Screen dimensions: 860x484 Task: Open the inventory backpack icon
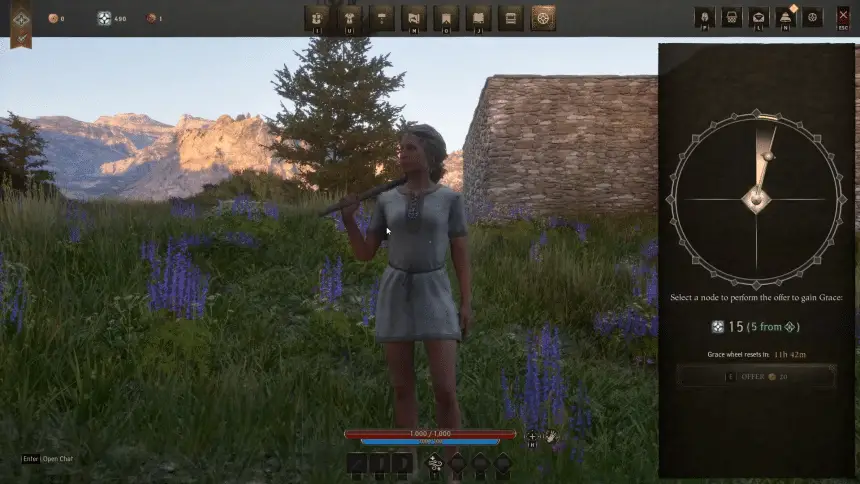point(317,18)
